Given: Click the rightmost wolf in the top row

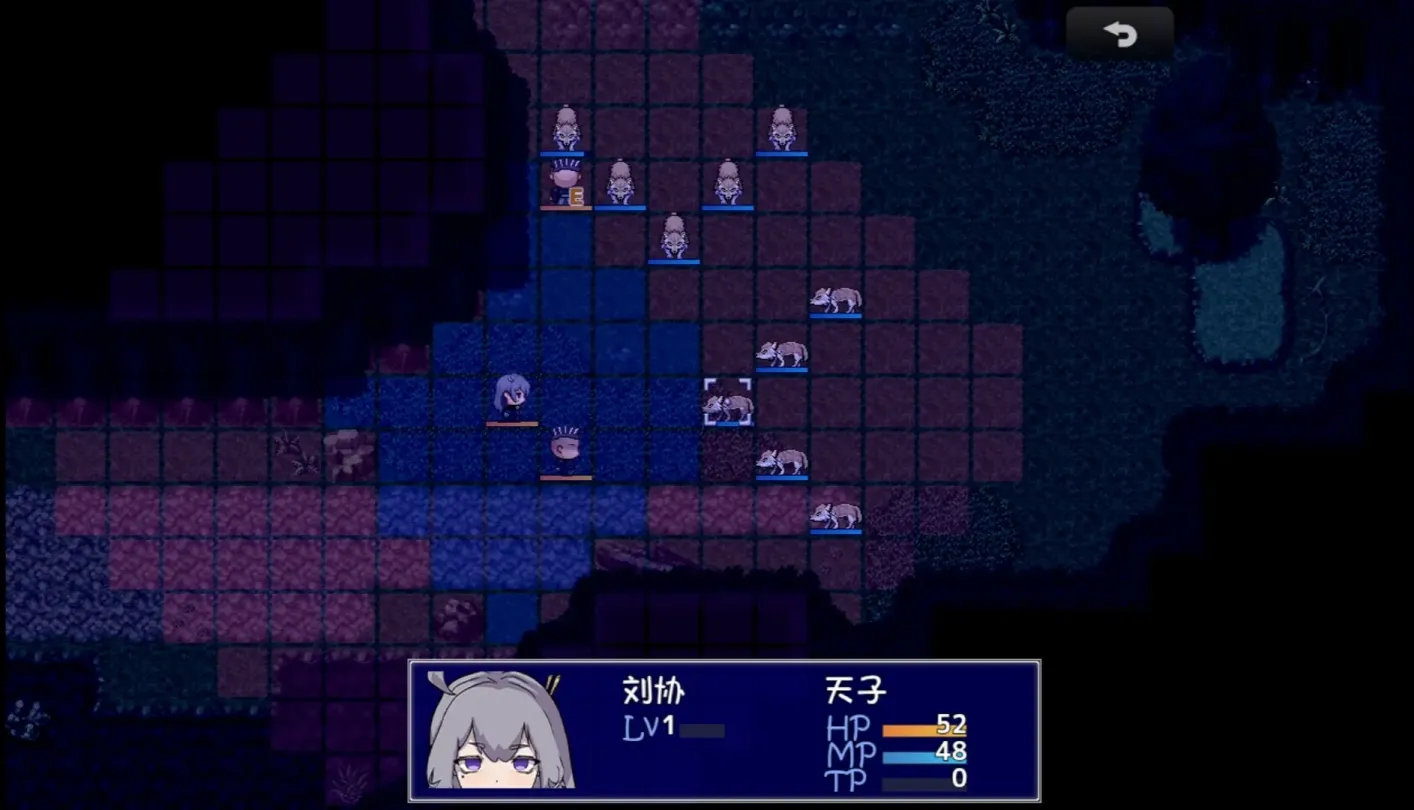Looking at the screenshot, I should coord(782,127).
